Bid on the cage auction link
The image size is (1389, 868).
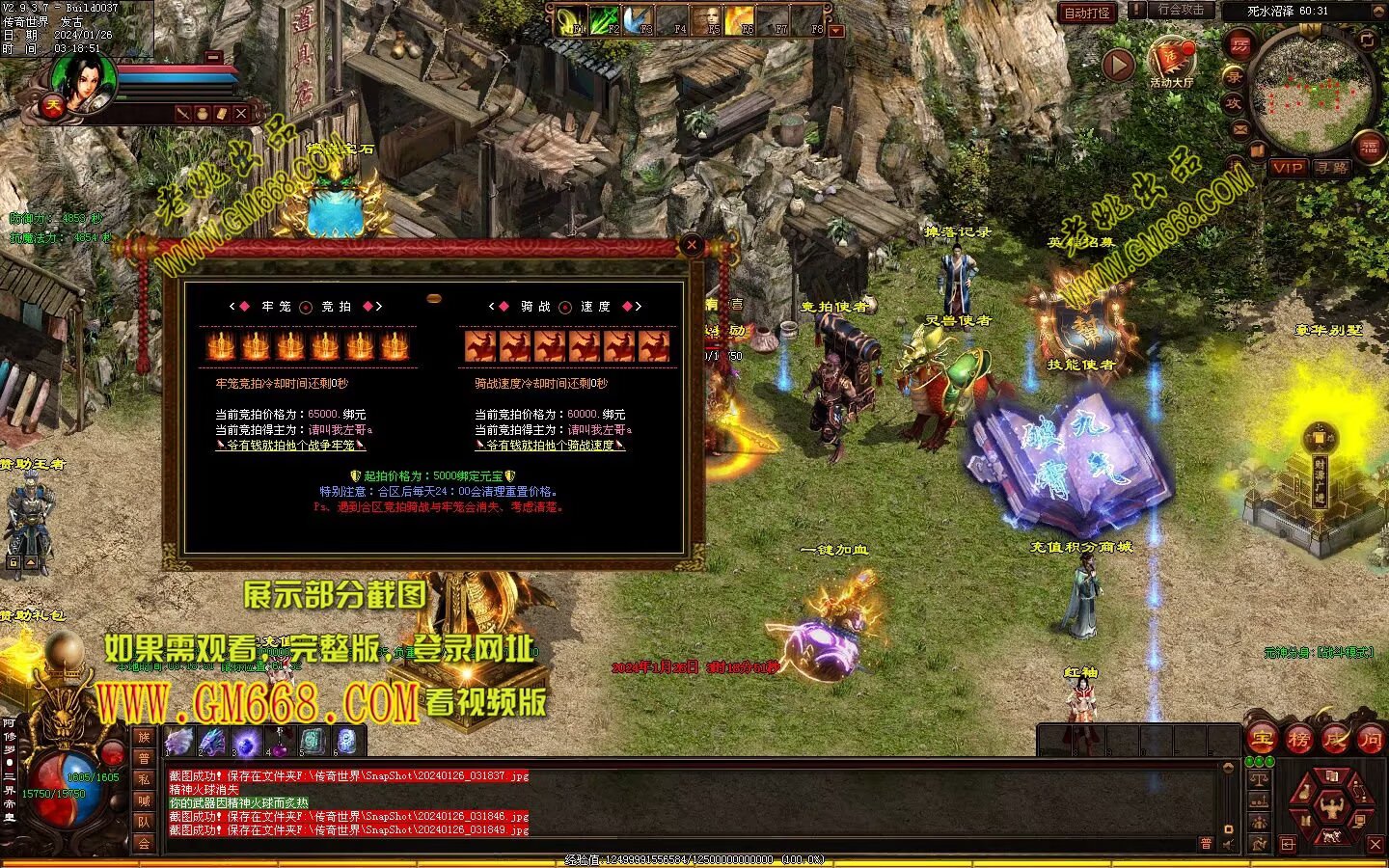tap(290, 446)
